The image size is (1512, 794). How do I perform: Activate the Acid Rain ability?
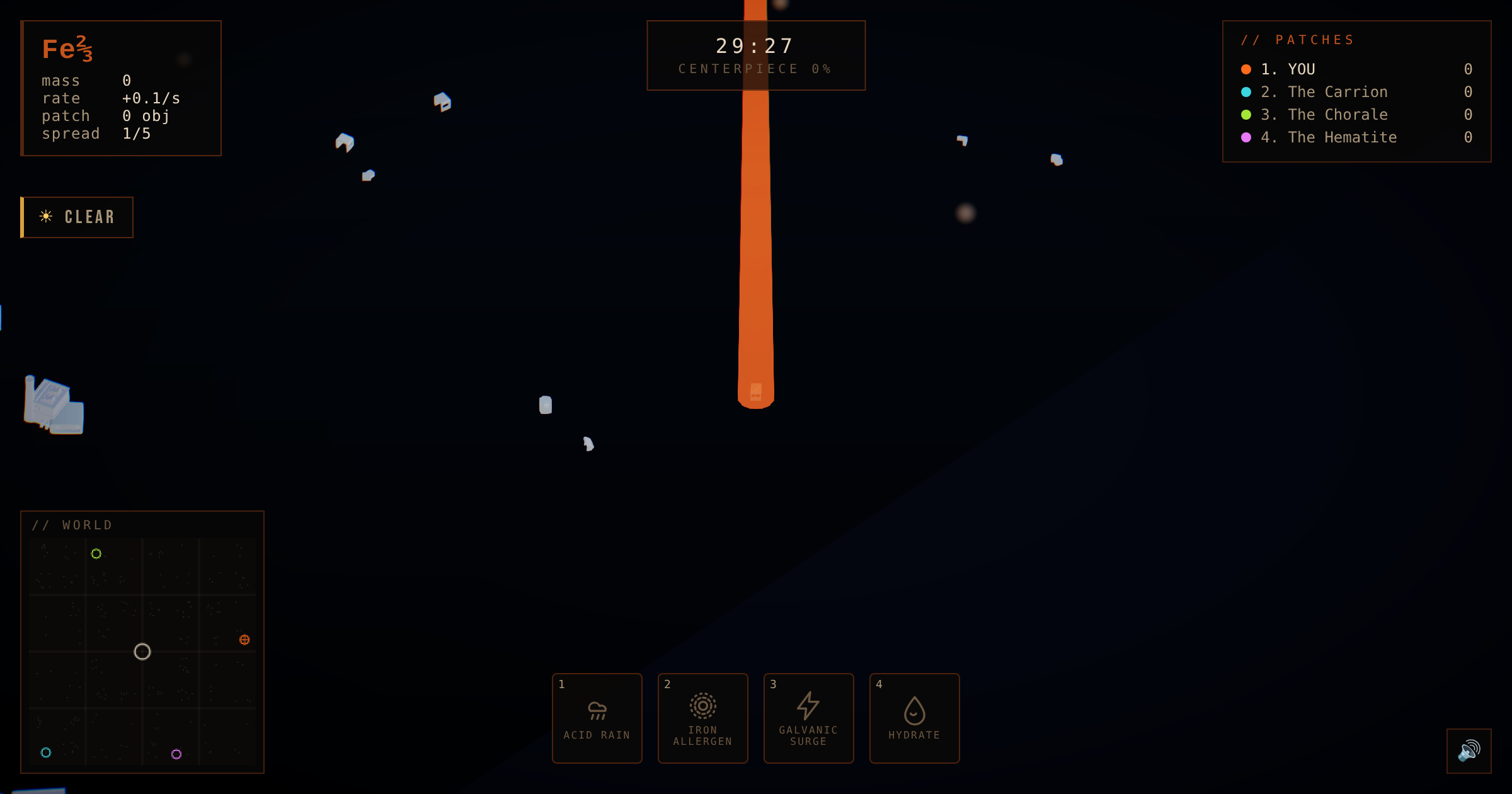tap(597, 718)
